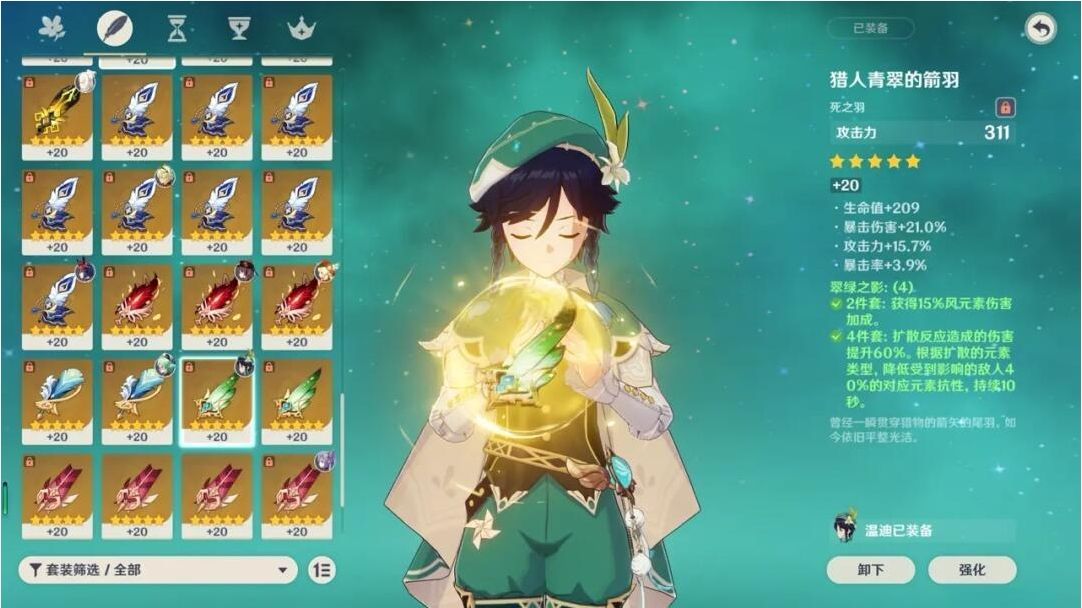Switch to the flower artifact tab
This screenshot has width=1082, height=608.
pyautogui.click(x=51, y=28)
